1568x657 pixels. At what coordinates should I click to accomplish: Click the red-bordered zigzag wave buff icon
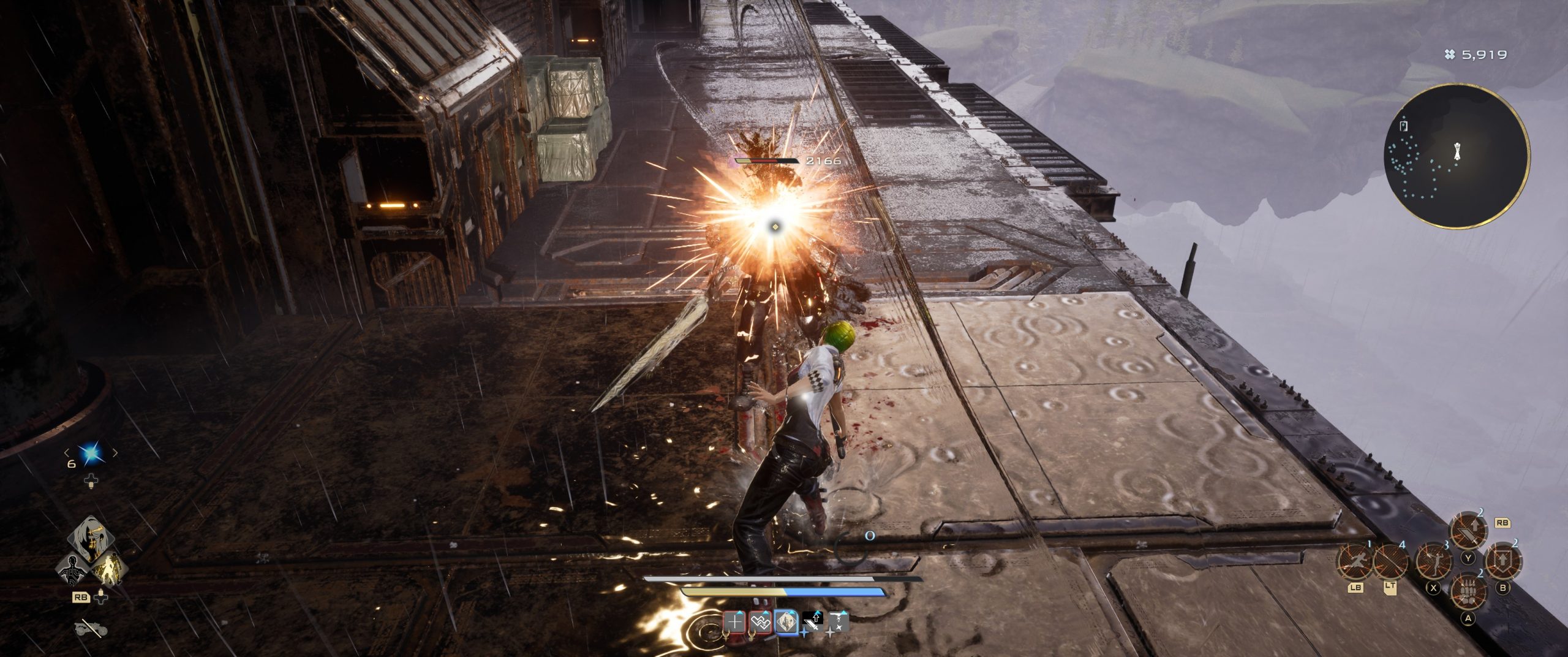point(760,623)
